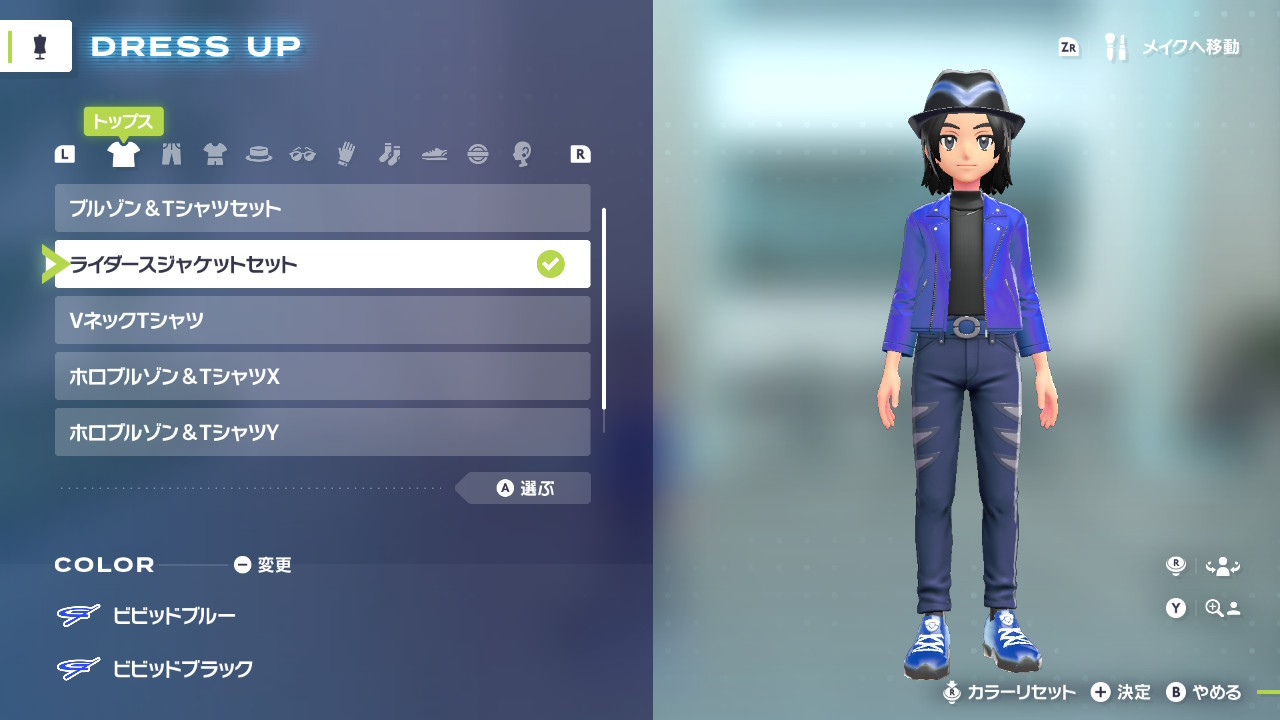The height and width of the screenshot is (720, 1280).
Task: Switch to the earring head-profile tab
Action: tap(521, 154)
